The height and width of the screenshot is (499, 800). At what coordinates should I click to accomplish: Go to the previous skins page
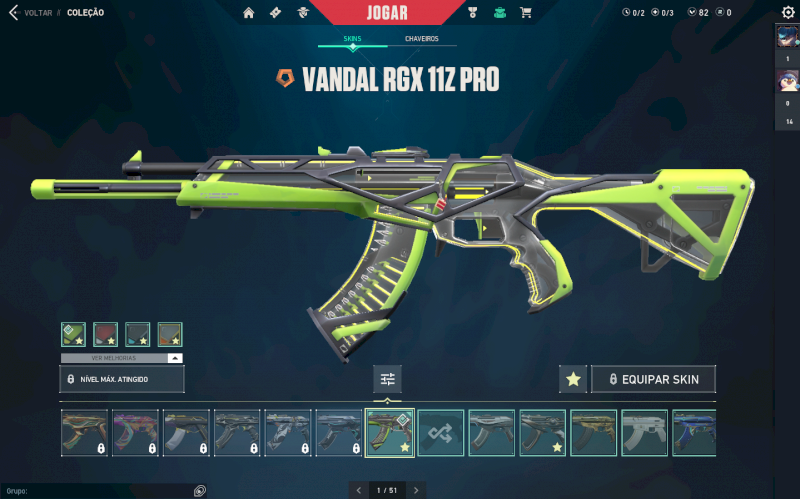[x=359, y=490]
